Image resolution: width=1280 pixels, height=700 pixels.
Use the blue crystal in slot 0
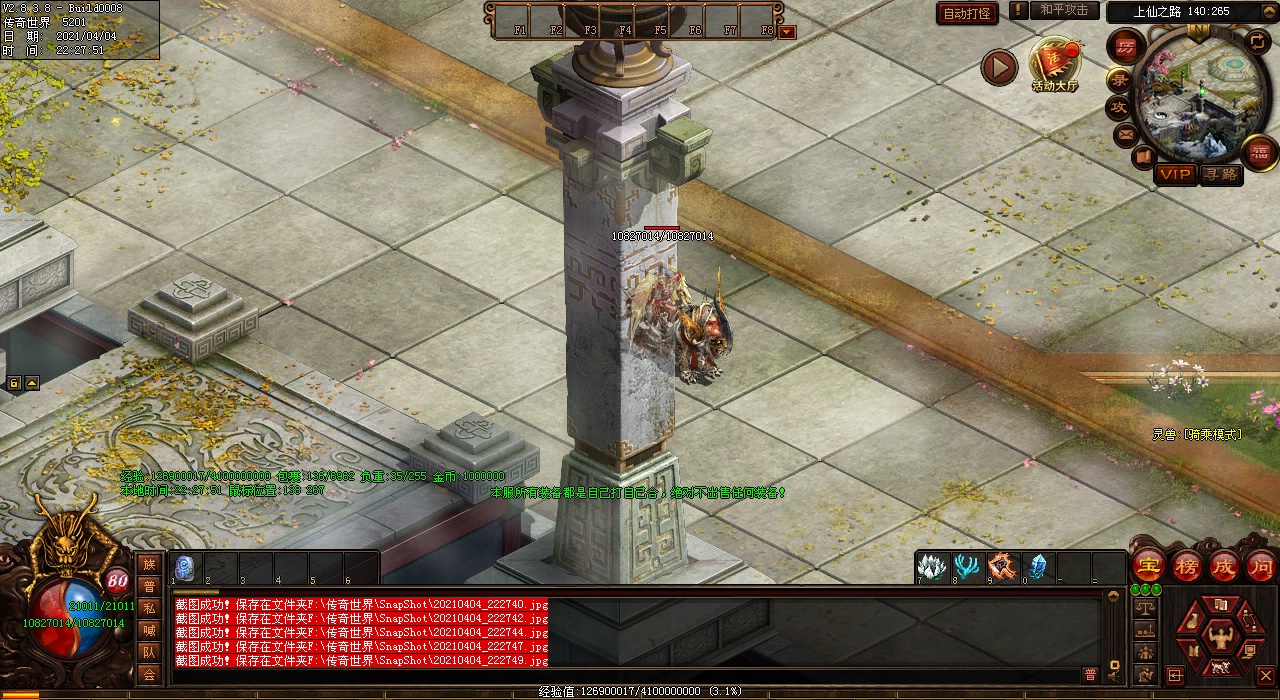tap(1037, 566)
